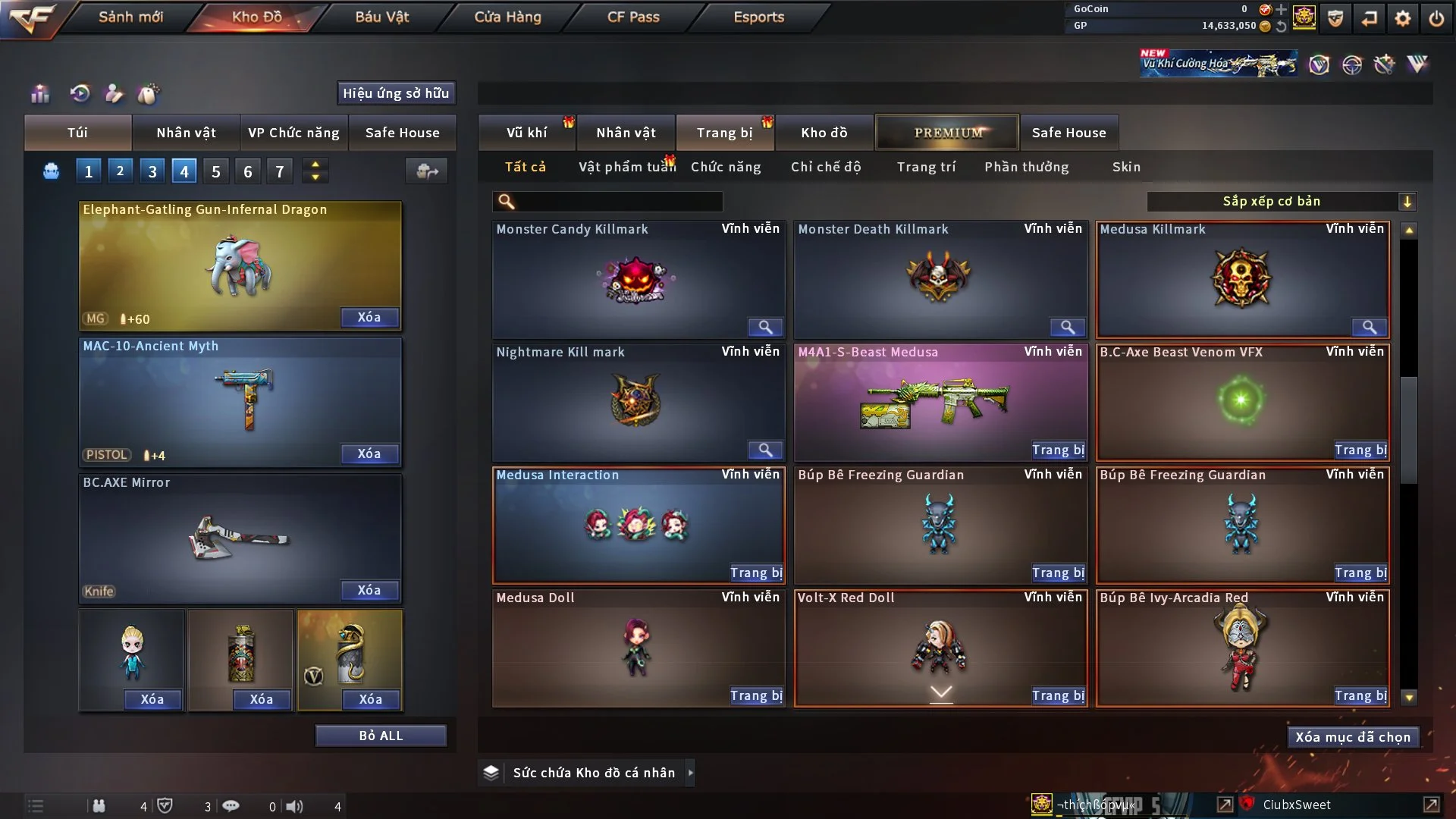Viewport: 1456px width, 819px height.
Task: Select bag preset number 5
Action: pyautogui.click(x=216, y=171)
